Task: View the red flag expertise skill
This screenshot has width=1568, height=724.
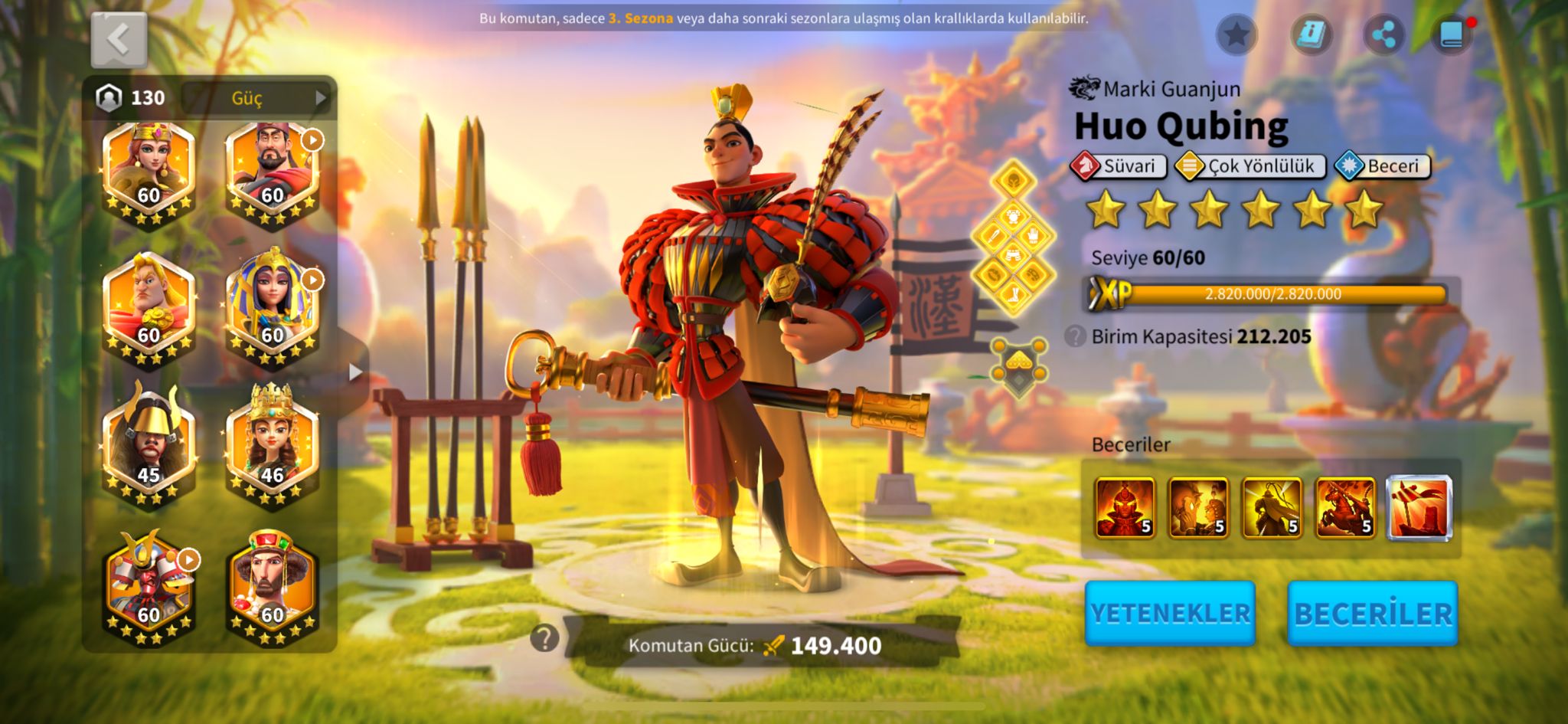Action: point(1419,507)
